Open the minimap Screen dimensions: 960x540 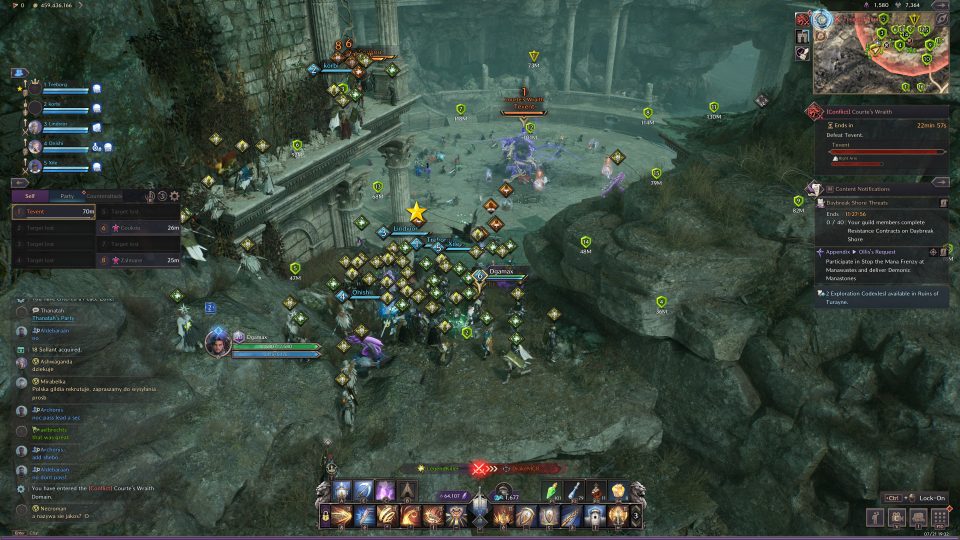click(880, 50)
